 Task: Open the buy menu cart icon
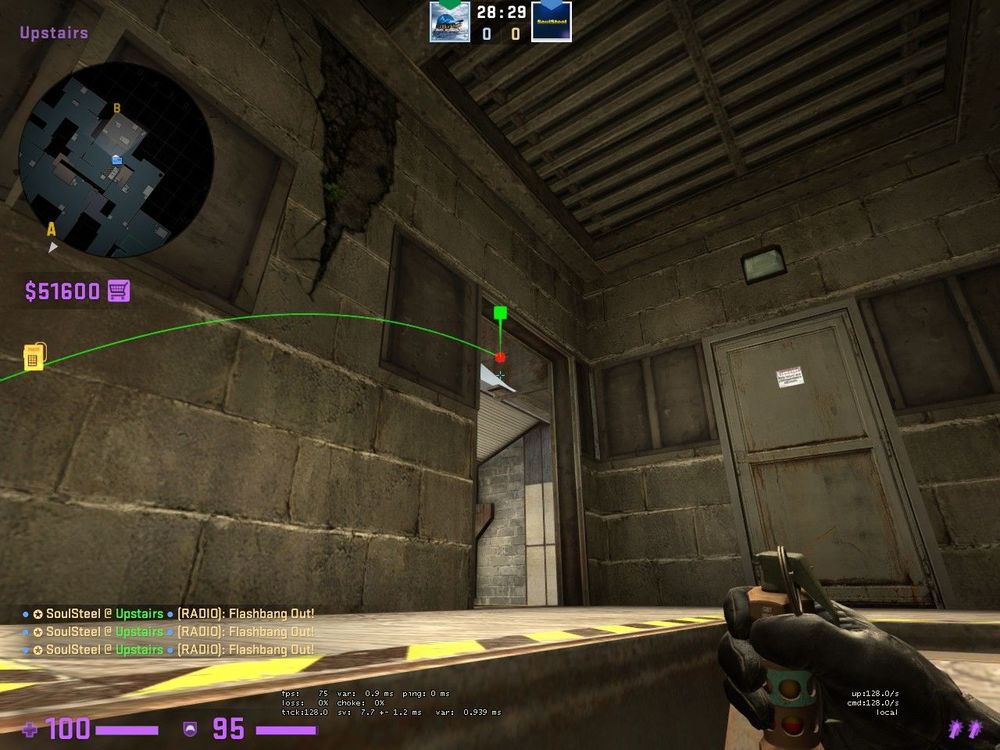point(119,291)
